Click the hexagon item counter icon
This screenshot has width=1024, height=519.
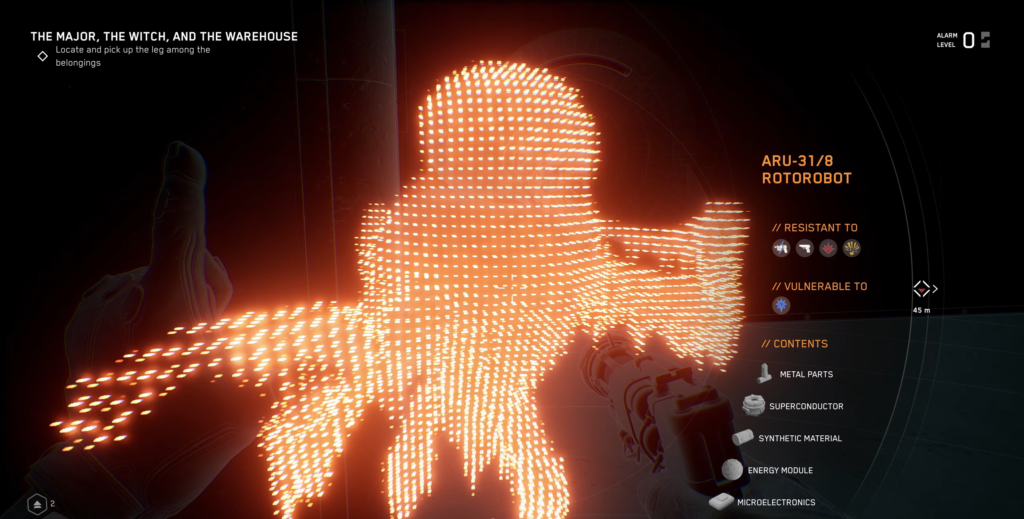pyautogui.click(x=37, y=504)
